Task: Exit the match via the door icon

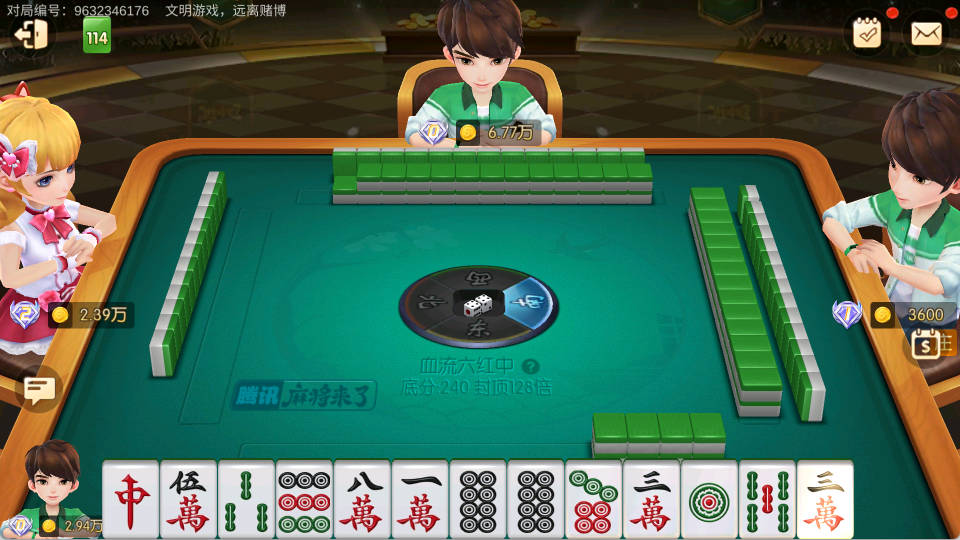Action: pyautogui.click(x=29, y=34)
